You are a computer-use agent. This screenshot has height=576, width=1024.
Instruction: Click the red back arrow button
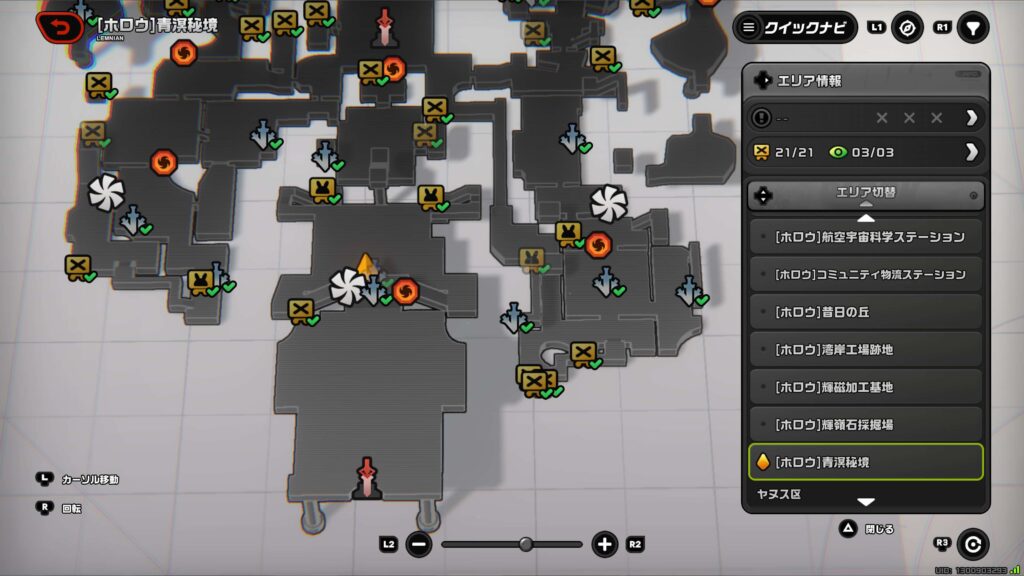[x=60, y=26]
